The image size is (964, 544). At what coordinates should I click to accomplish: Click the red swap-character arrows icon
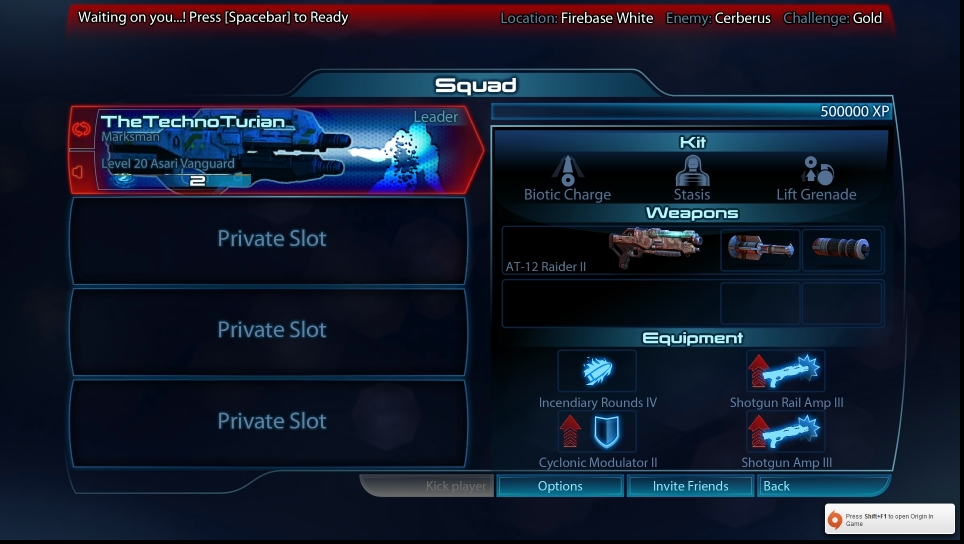click(81, 129)
